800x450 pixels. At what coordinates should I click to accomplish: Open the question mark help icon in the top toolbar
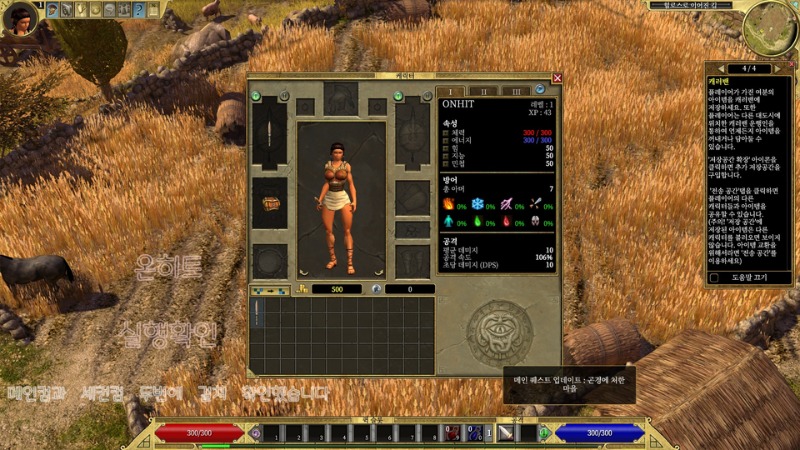tap(139, 10)
